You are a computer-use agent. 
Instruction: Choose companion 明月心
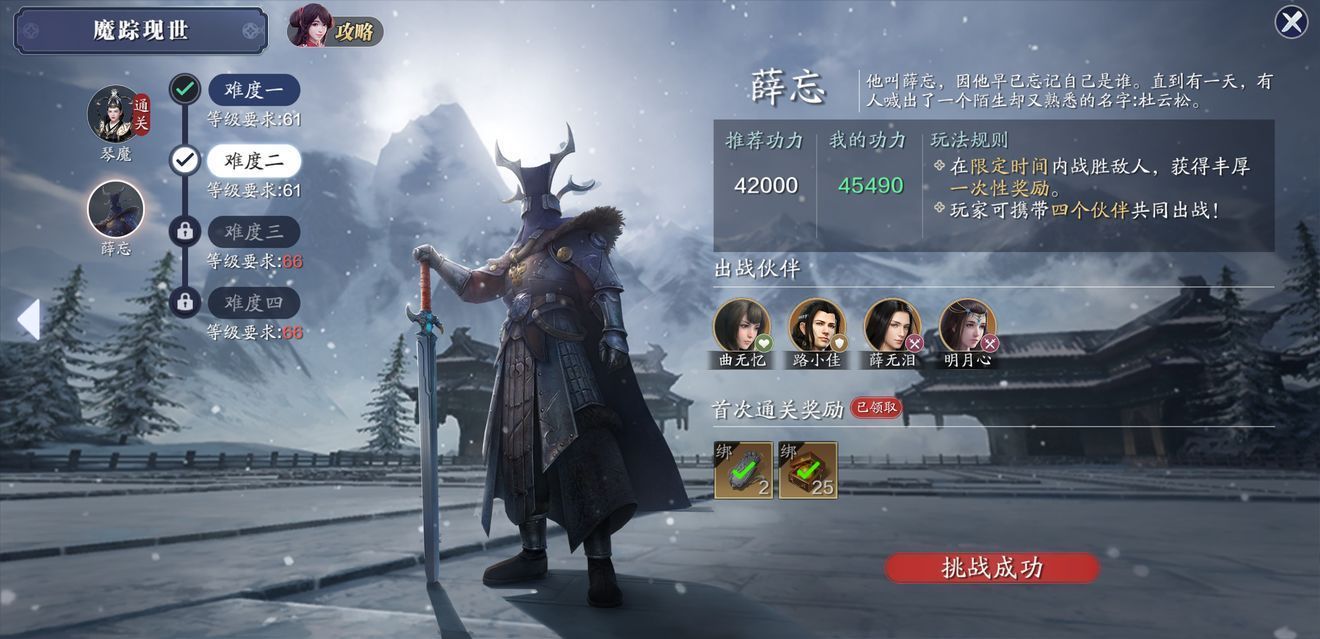tap(967, 326)
